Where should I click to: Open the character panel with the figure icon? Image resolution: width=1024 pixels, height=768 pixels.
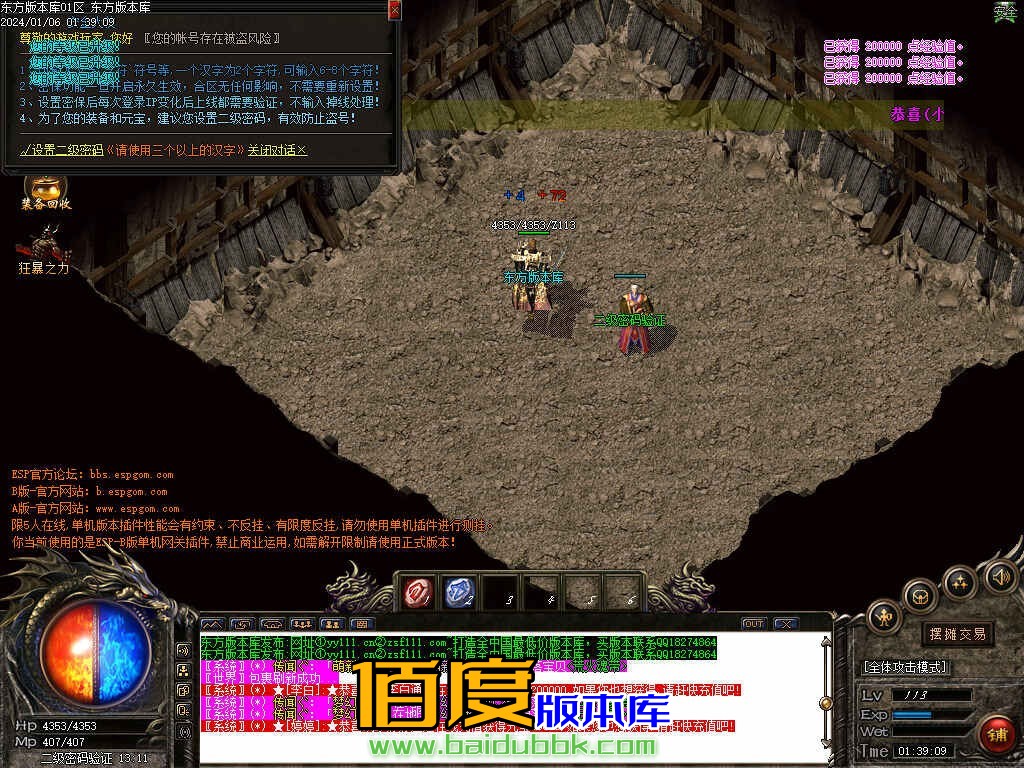pos(884,616)
